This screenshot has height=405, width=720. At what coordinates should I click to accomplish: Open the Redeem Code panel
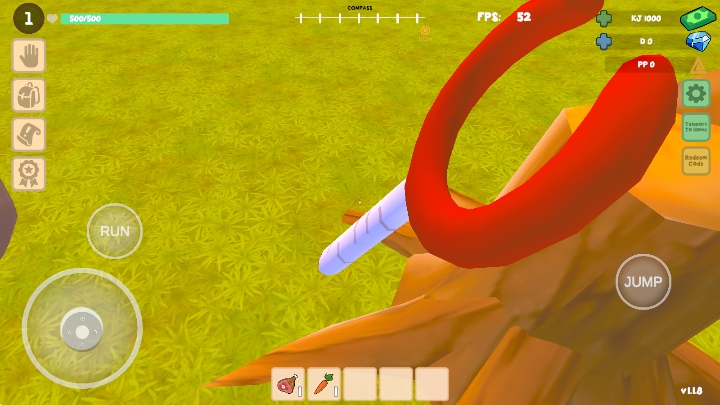[x=696, y=161]
